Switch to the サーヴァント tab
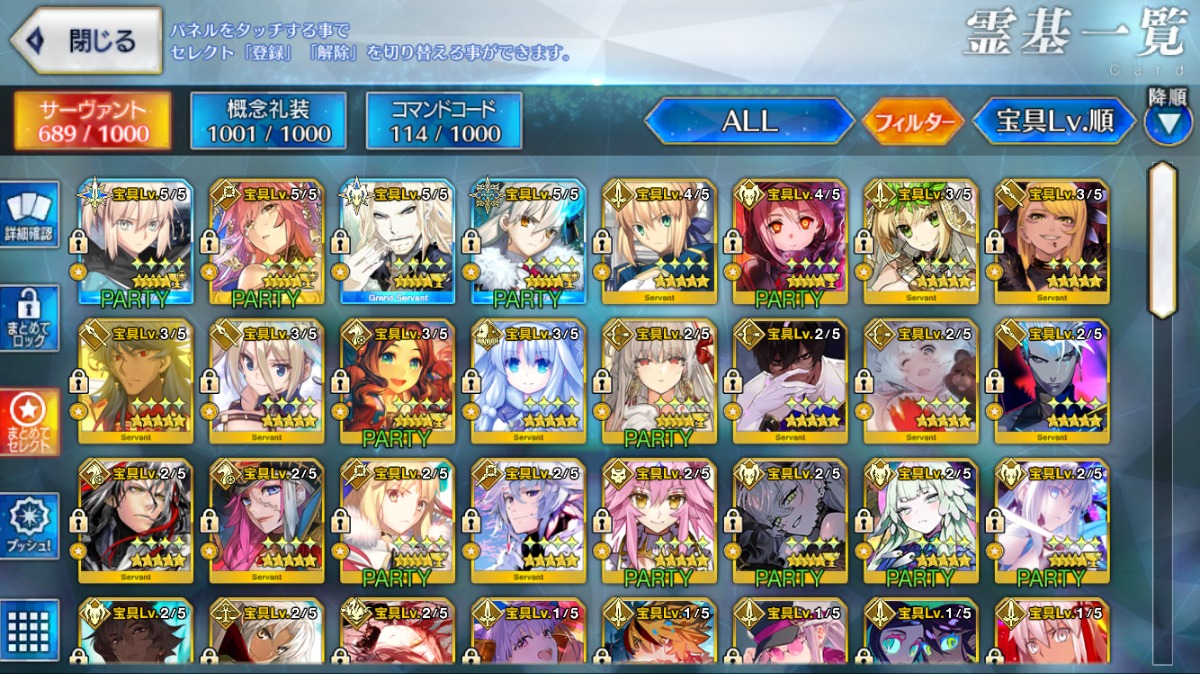Image resolution: width=1200 pixels, height=674 pixels. (x=92, y=121)
